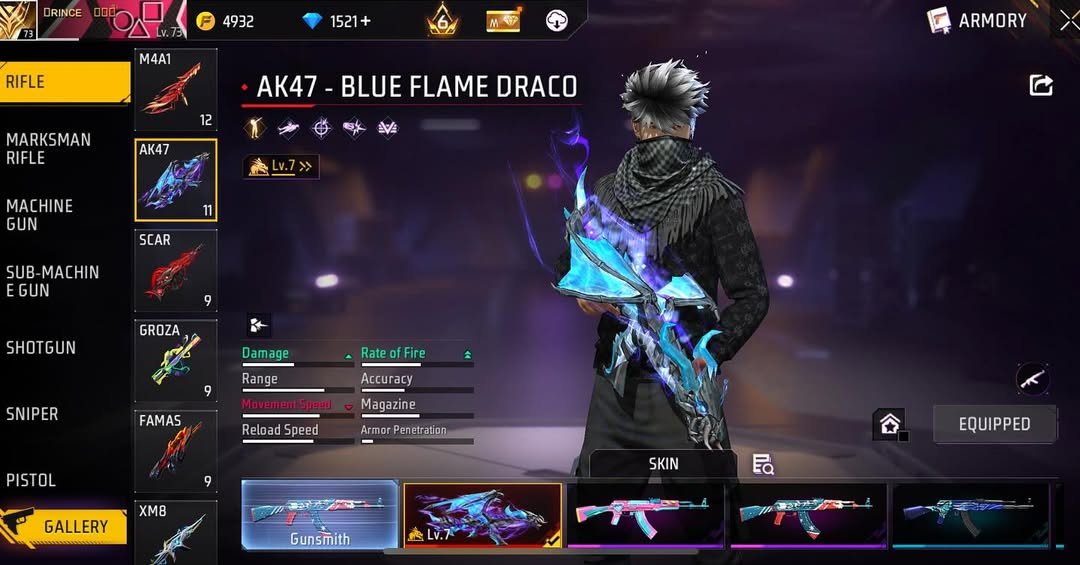Select the Rifle weapon category
The width and height of the screenshot is (1080, 565).
point(65,82)
